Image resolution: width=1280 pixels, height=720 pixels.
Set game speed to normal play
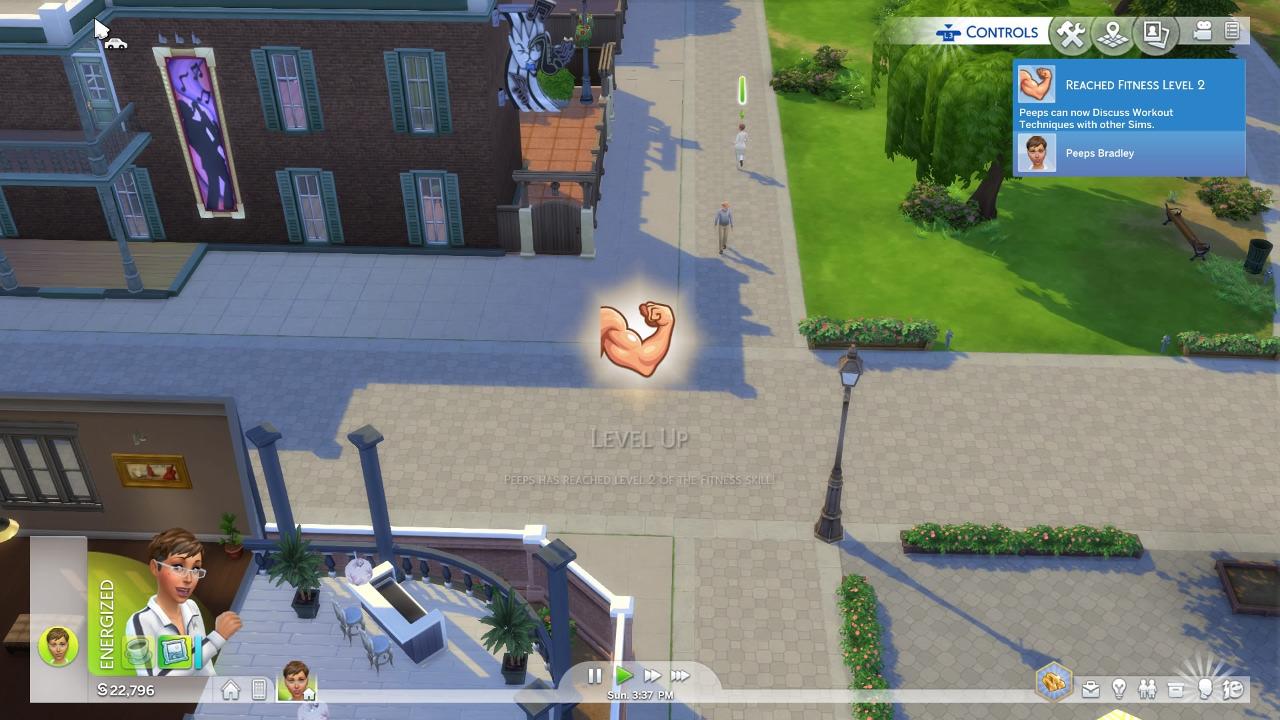624,676
